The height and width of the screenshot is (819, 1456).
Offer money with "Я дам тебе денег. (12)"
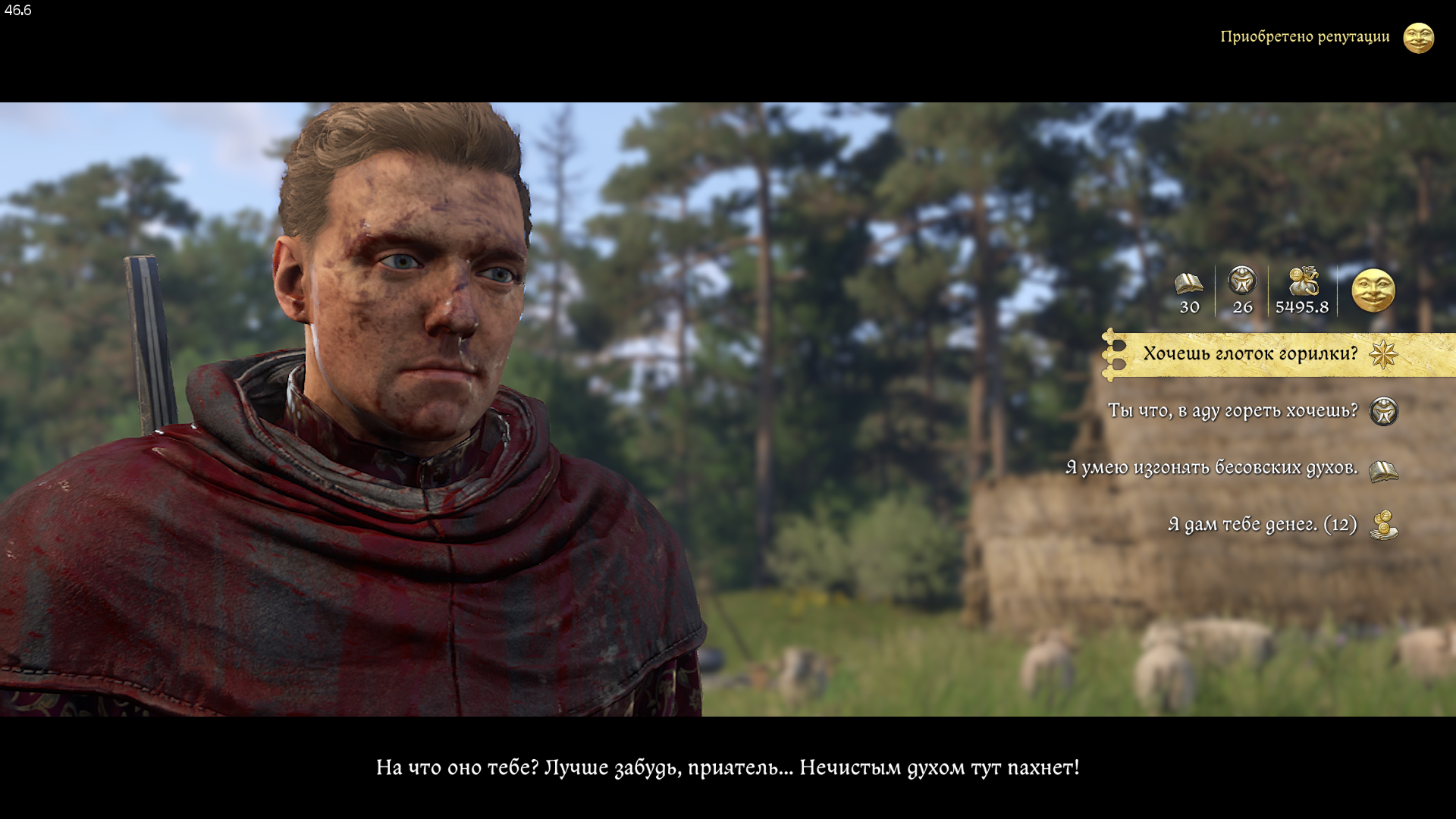pos(1262,525)
